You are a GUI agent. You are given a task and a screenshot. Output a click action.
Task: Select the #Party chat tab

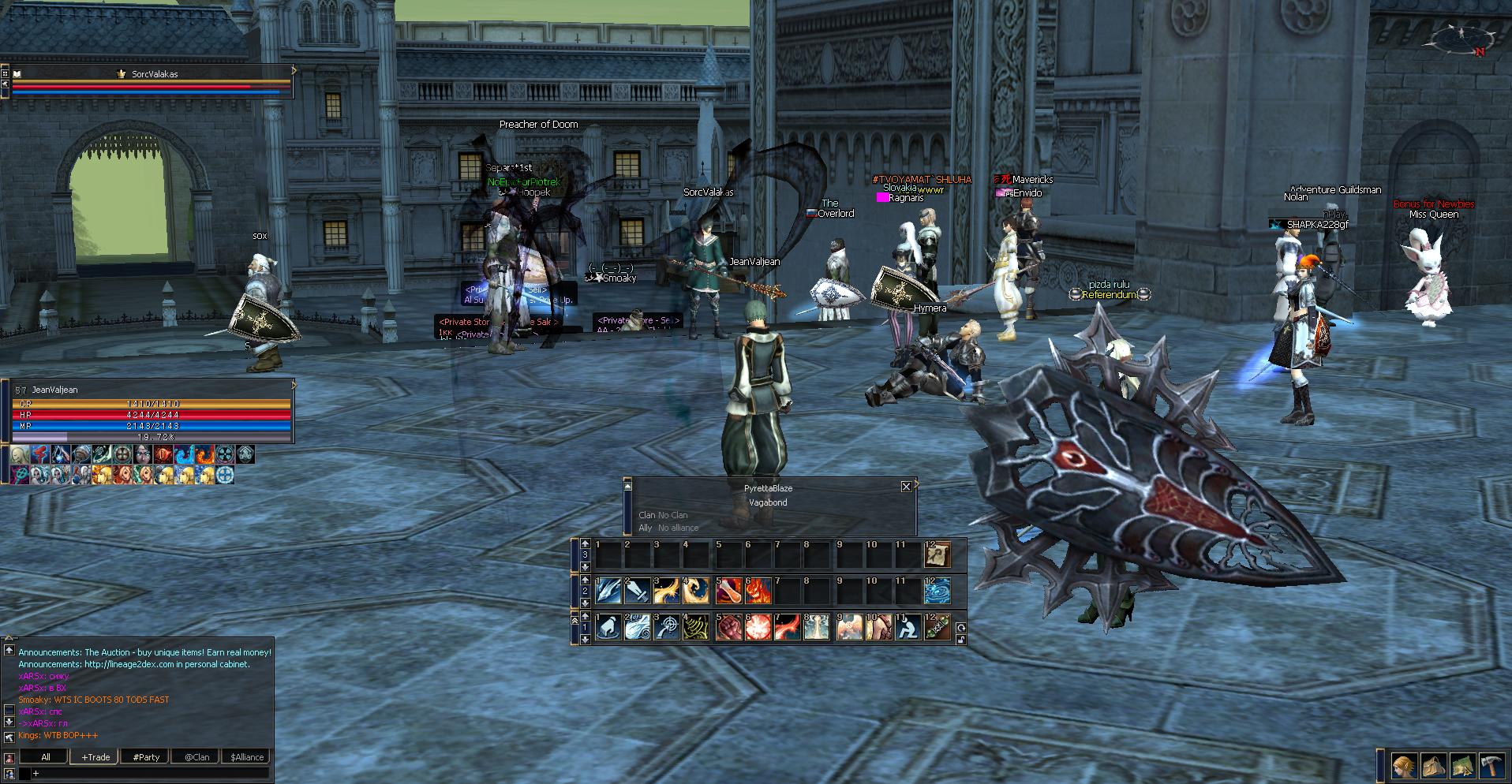click(x=146, y=757)
